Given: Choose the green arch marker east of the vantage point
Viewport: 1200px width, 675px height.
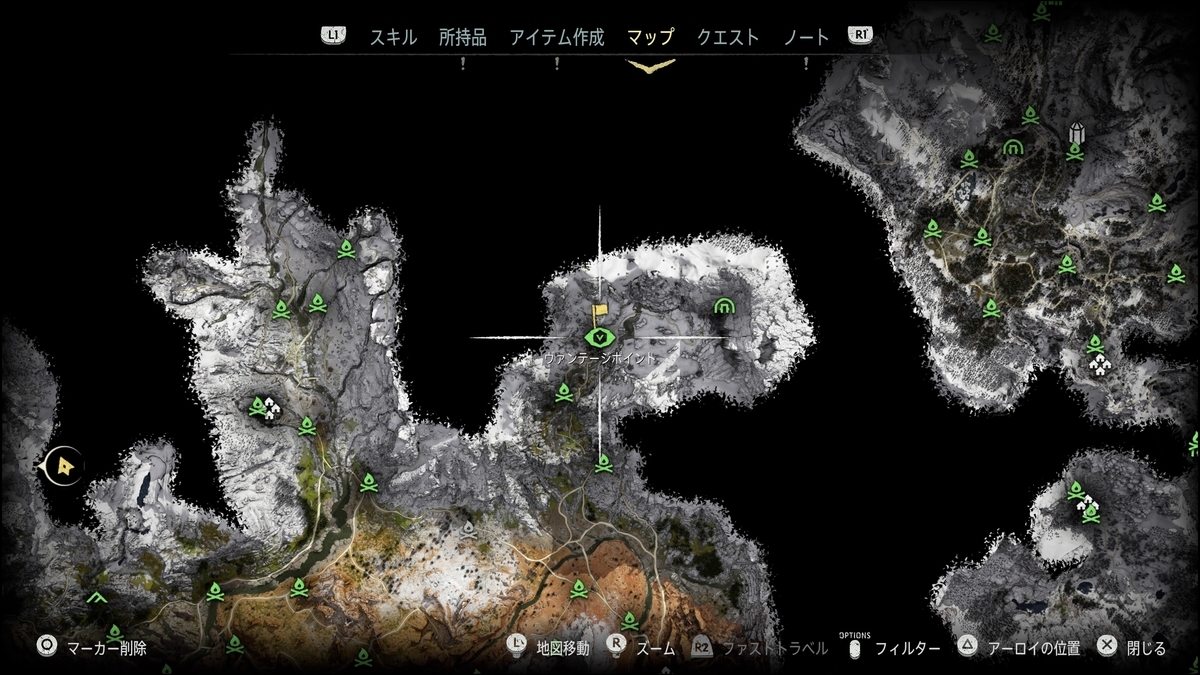Looking at the screenshot, I should point(724,306).
